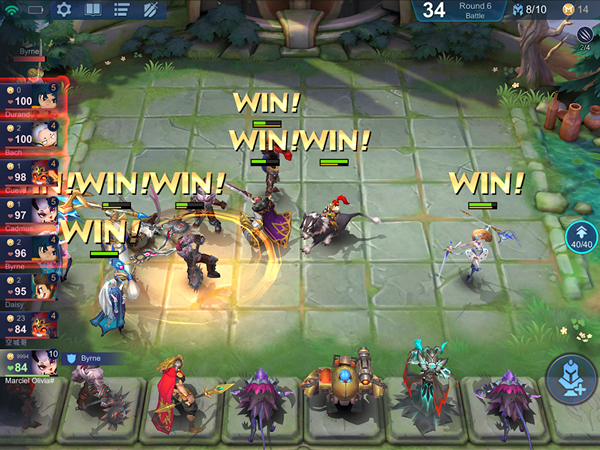Click the 8/10 population indicator
Image resolution: width=600 pixels, height=450 pixels.
[529, 10]
